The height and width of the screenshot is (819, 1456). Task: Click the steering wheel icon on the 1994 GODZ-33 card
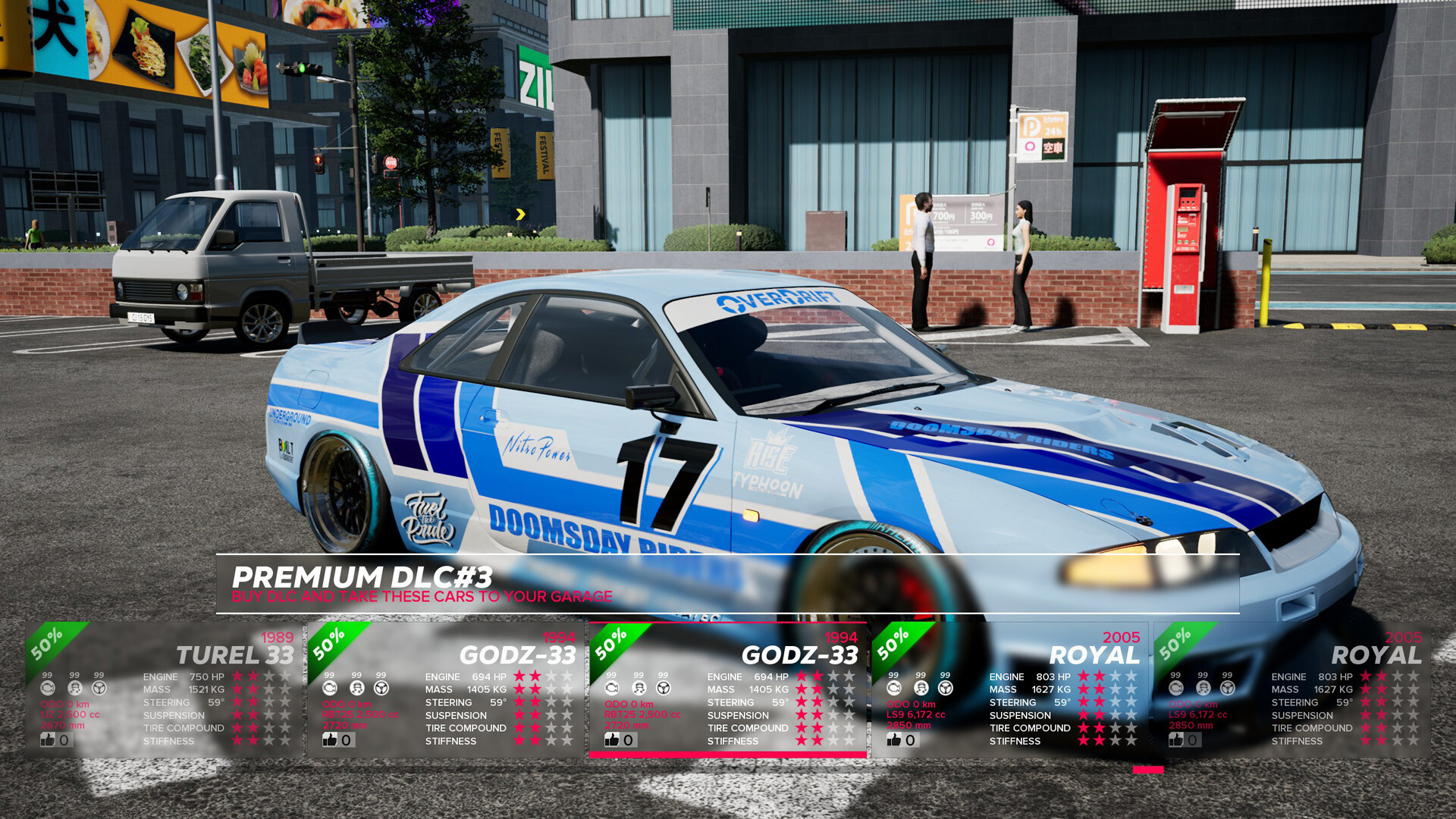(380, 689)
